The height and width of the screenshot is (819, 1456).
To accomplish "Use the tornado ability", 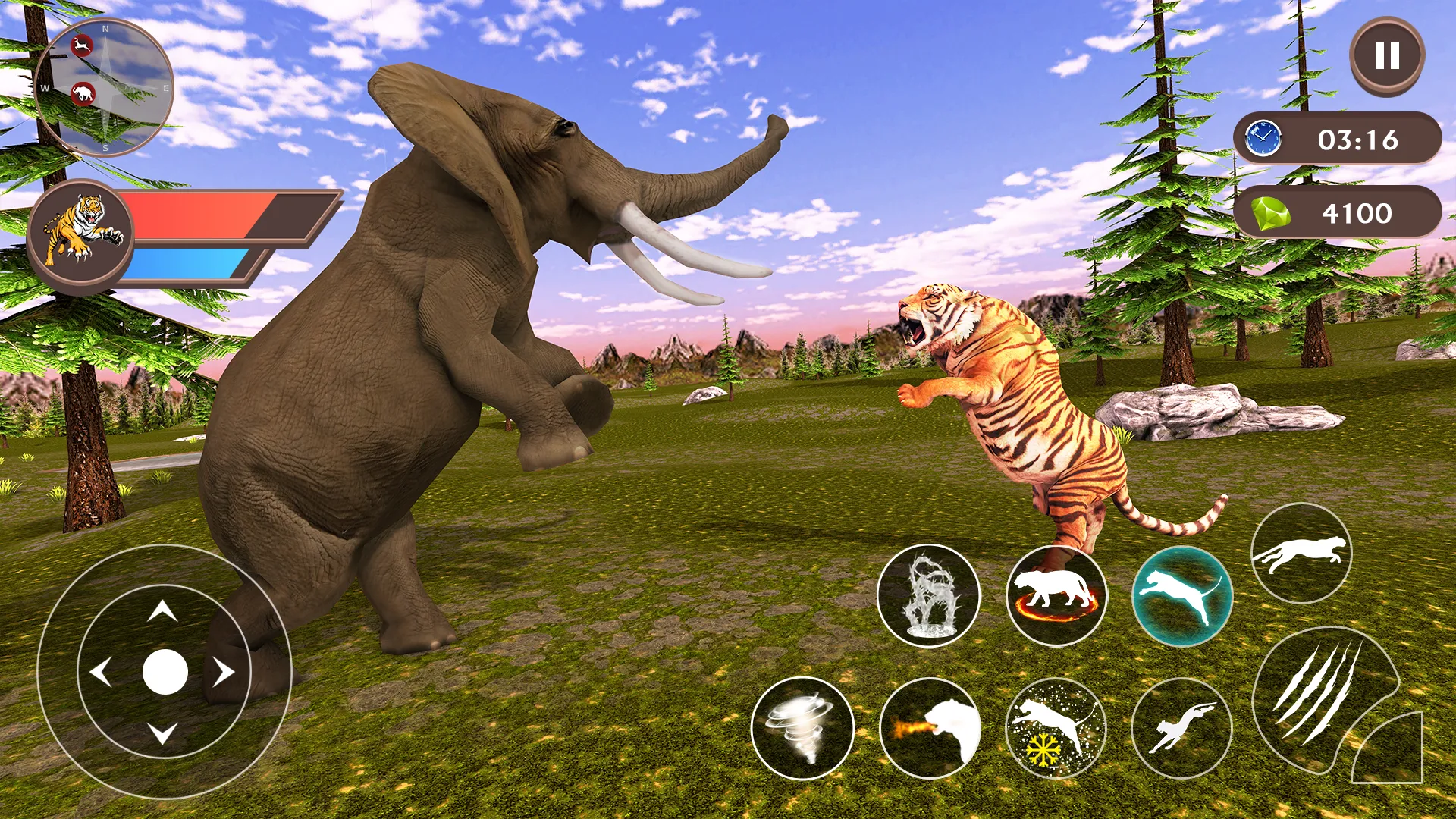I will pyautogui.click(x=802, y=728).
